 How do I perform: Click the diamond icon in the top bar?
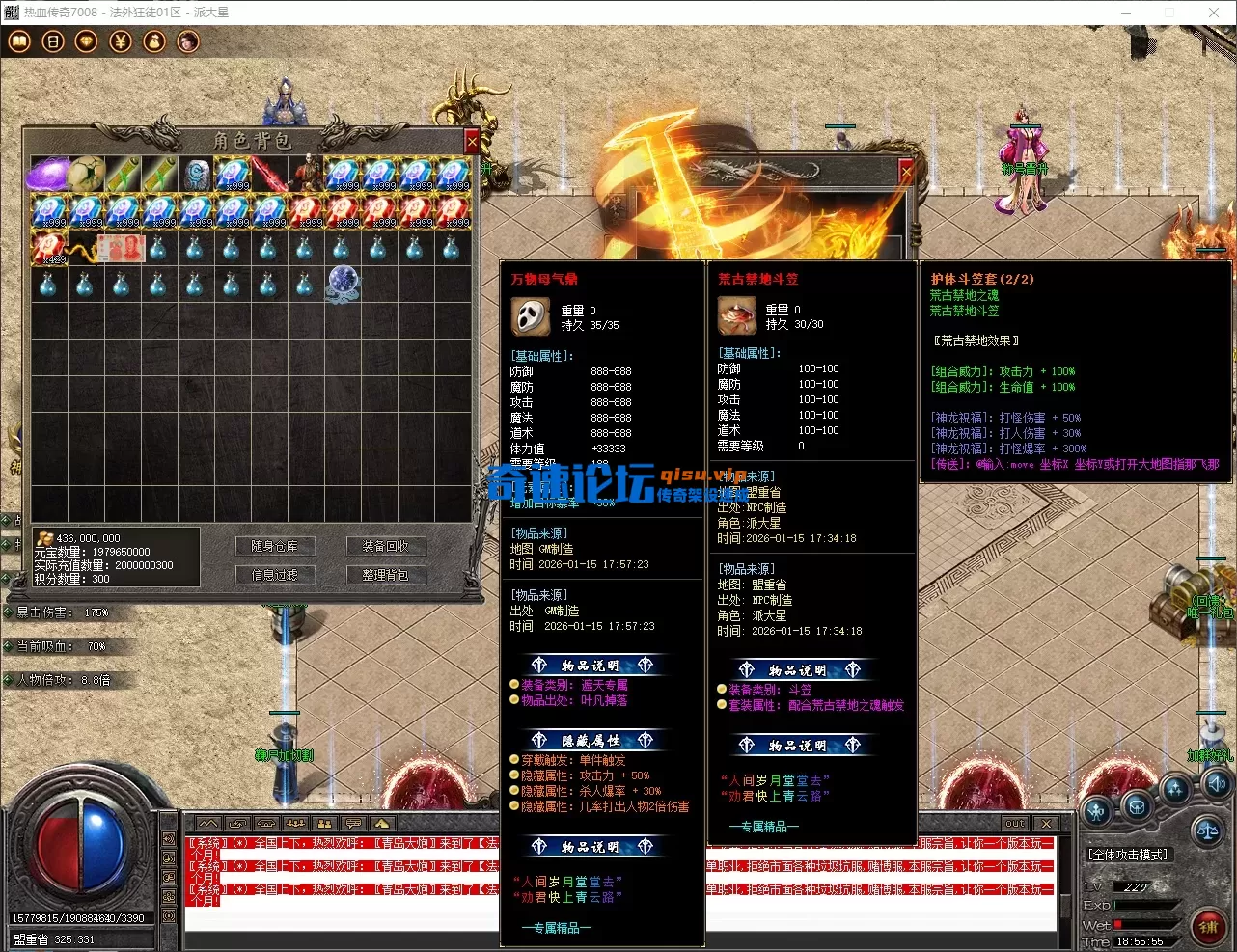point(87,41)
